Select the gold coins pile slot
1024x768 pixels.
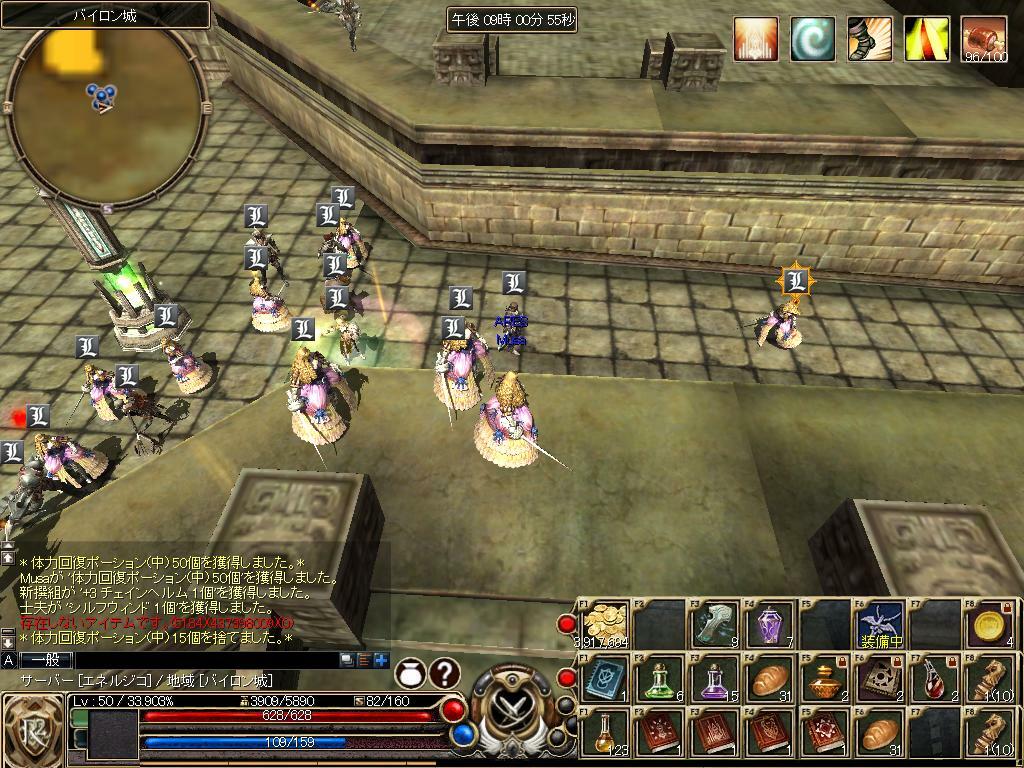[606, 625]
